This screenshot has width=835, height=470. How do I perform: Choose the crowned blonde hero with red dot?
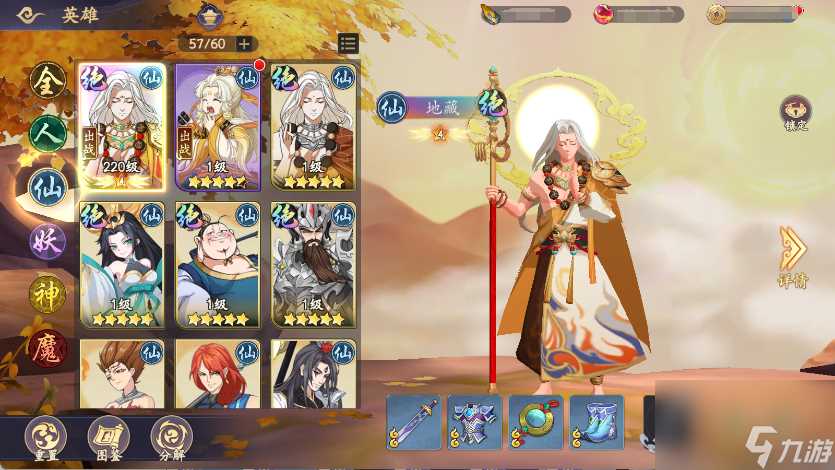pos(218,127)
